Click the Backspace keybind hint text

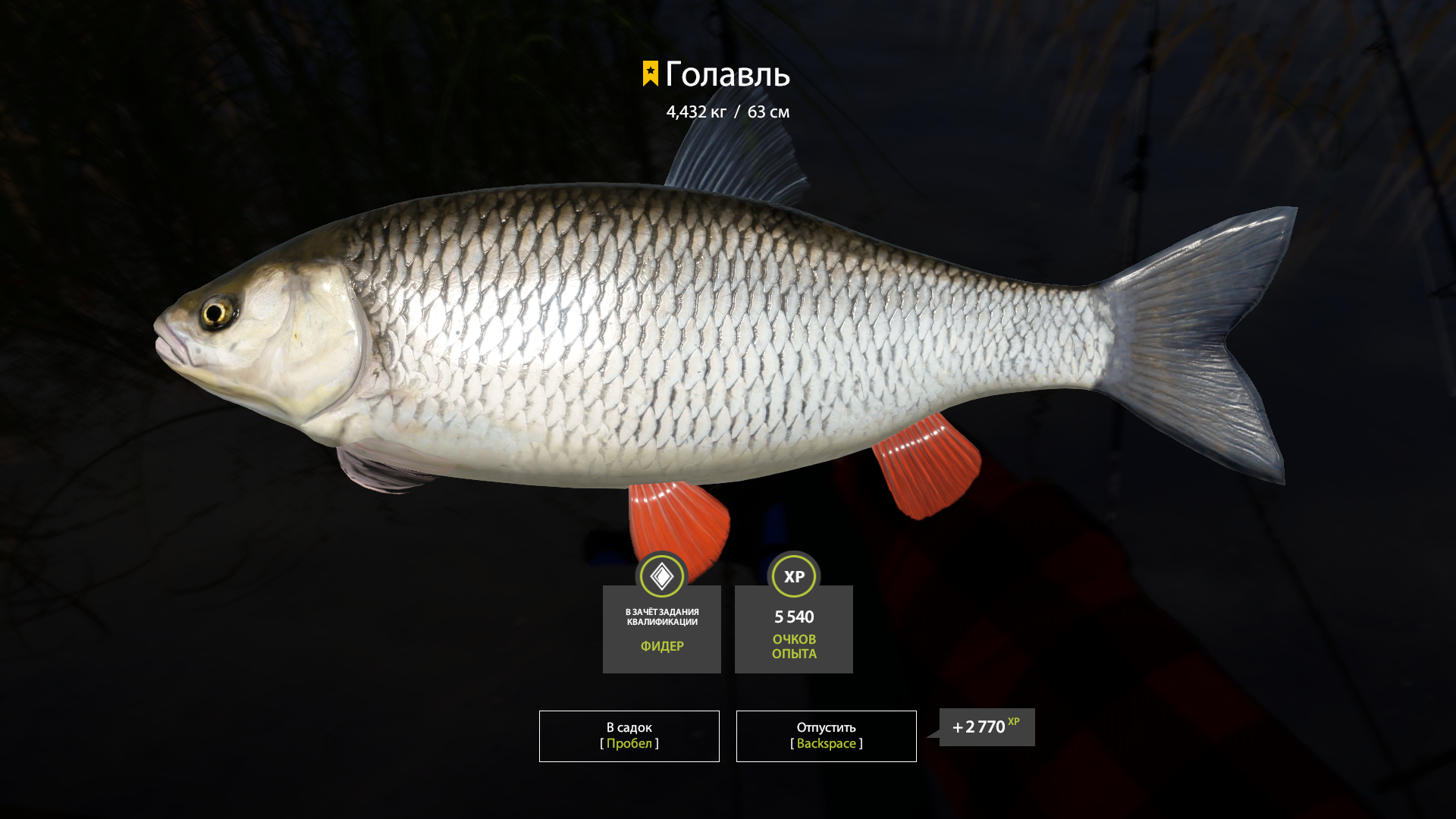pyautogui.click(x=826, y=744)
